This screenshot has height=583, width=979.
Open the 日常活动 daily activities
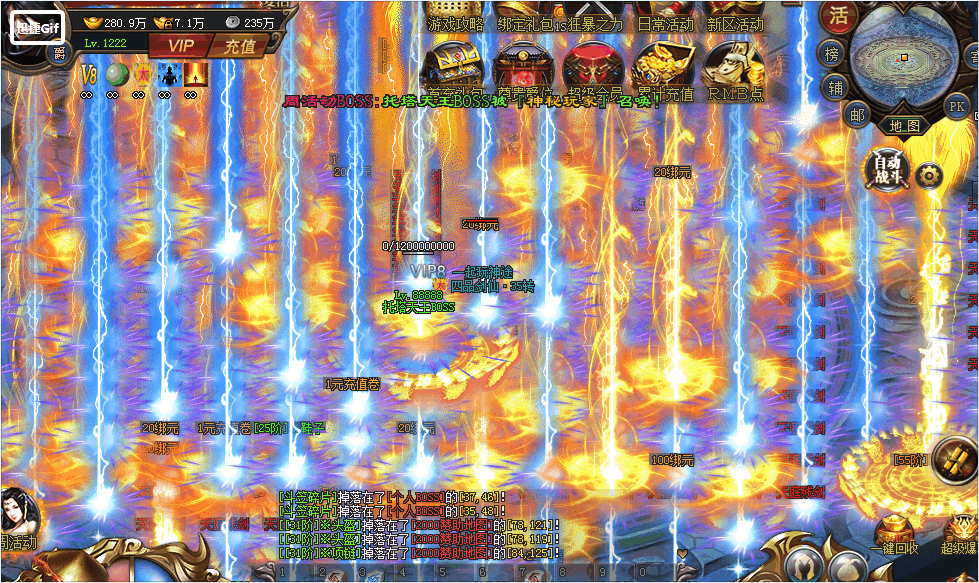[665, 23]
